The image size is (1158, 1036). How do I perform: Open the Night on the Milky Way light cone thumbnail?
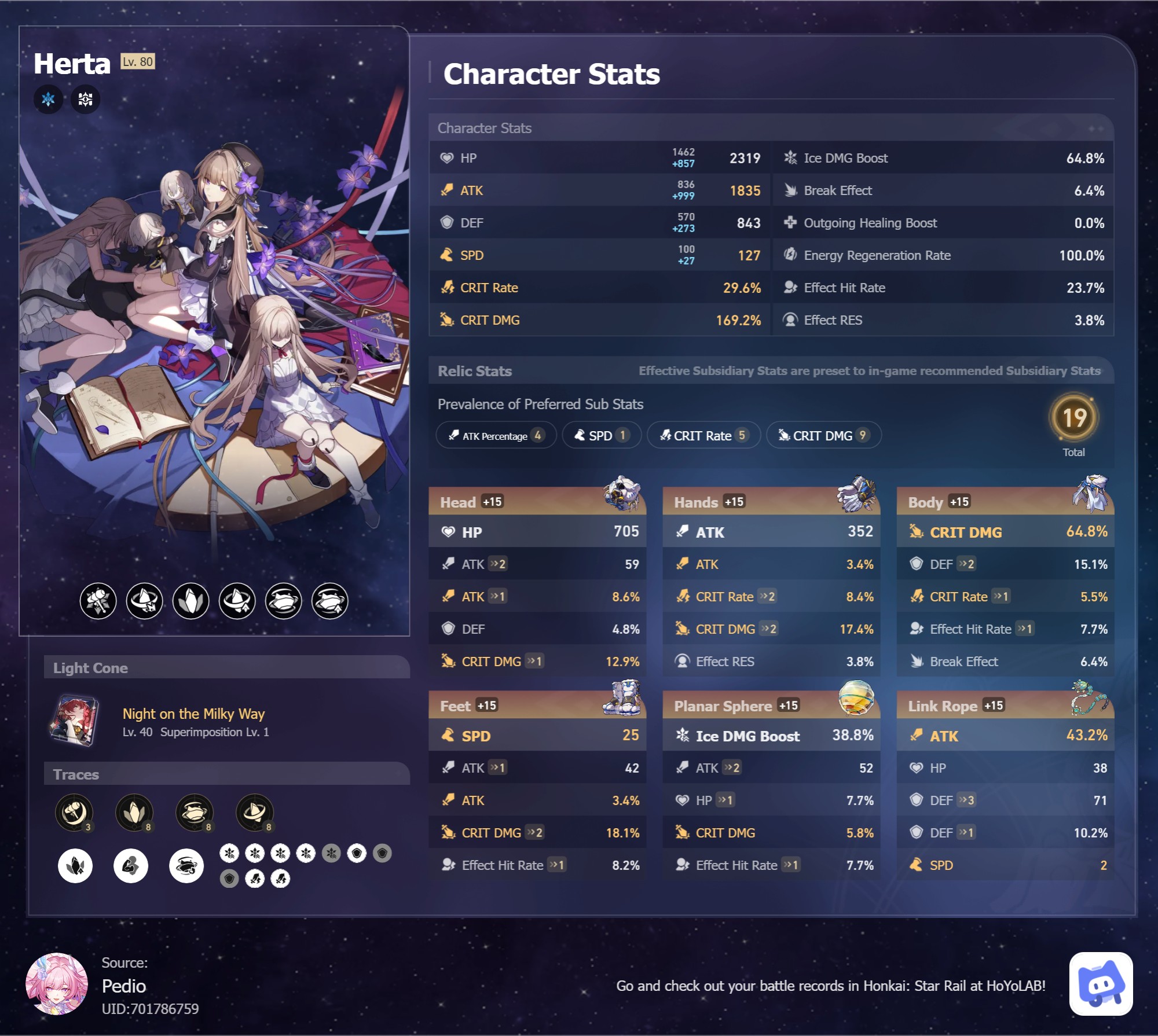[x=75, y=721]
